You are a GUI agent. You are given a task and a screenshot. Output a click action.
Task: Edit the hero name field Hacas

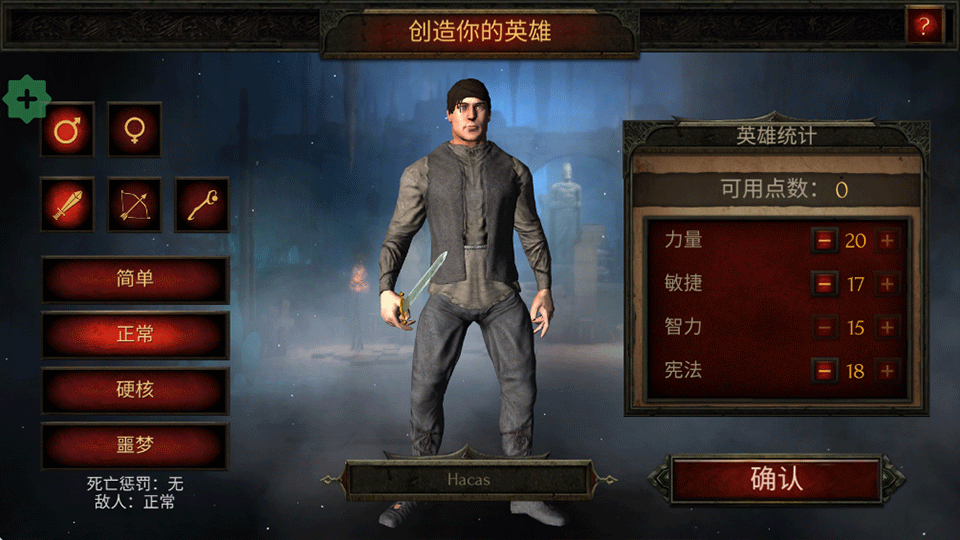[467, 481]
